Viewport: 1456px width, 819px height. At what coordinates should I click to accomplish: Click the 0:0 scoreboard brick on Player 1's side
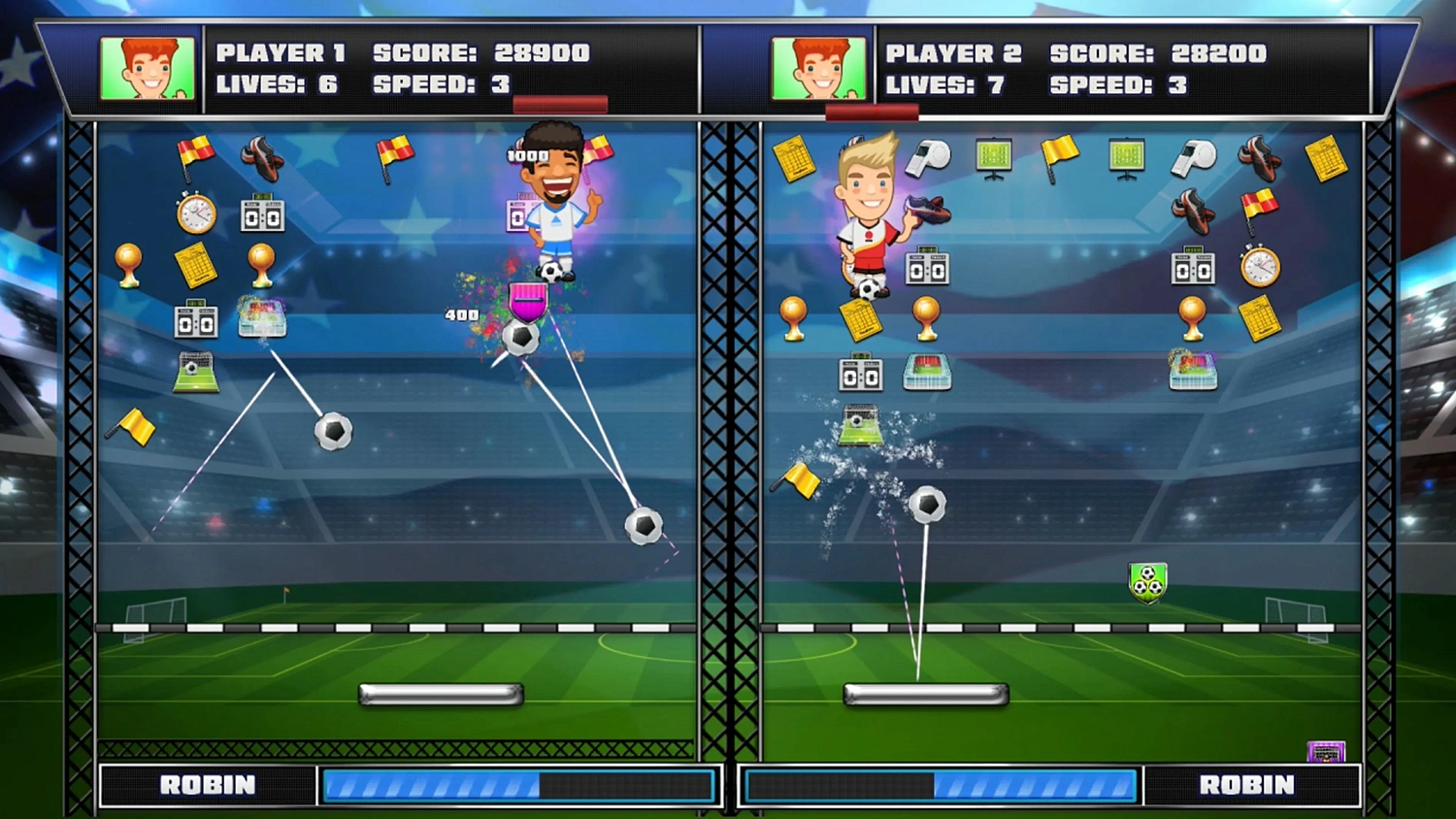point(262,215)
